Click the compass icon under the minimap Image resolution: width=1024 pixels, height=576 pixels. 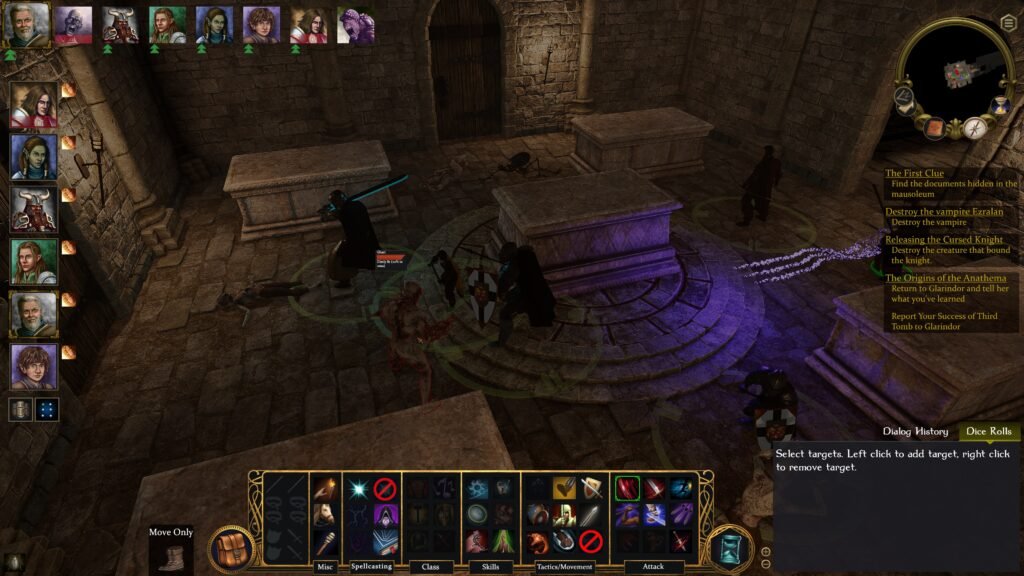tap(975, 128)
